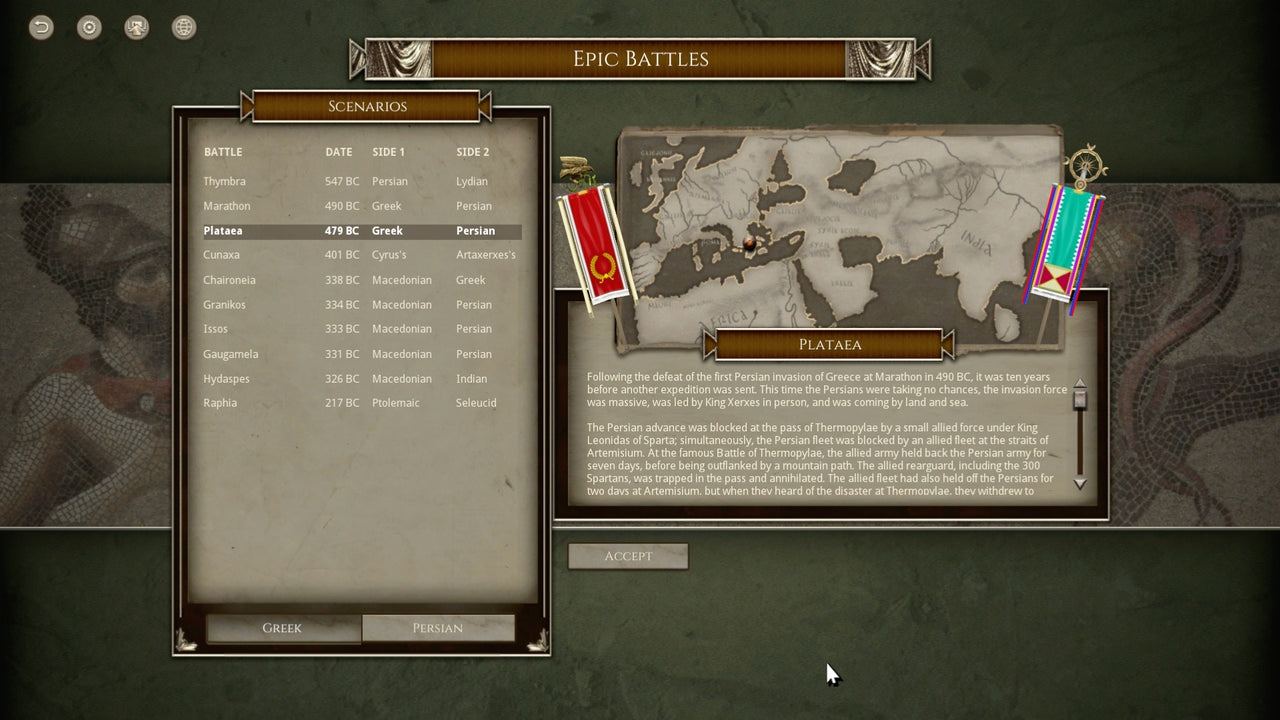Click the globe language icon

[x=184, y=27]
